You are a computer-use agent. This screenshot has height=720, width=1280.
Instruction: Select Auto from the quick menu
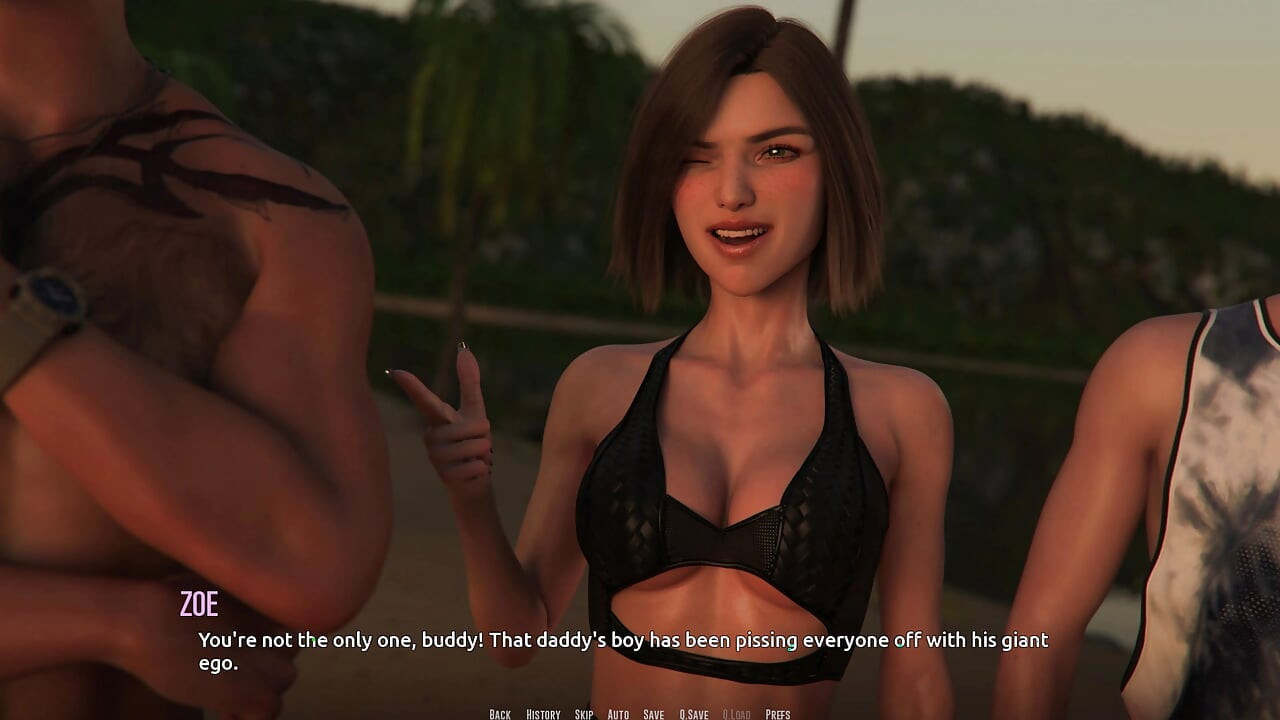616,714
